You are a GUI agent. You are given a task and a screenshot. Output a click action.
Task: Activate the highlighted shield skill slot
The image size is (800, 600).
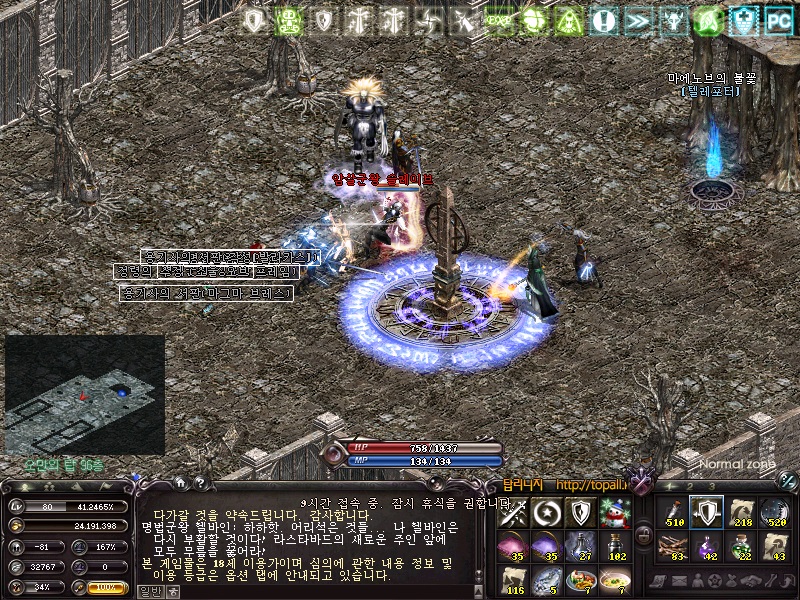(706, 513)
